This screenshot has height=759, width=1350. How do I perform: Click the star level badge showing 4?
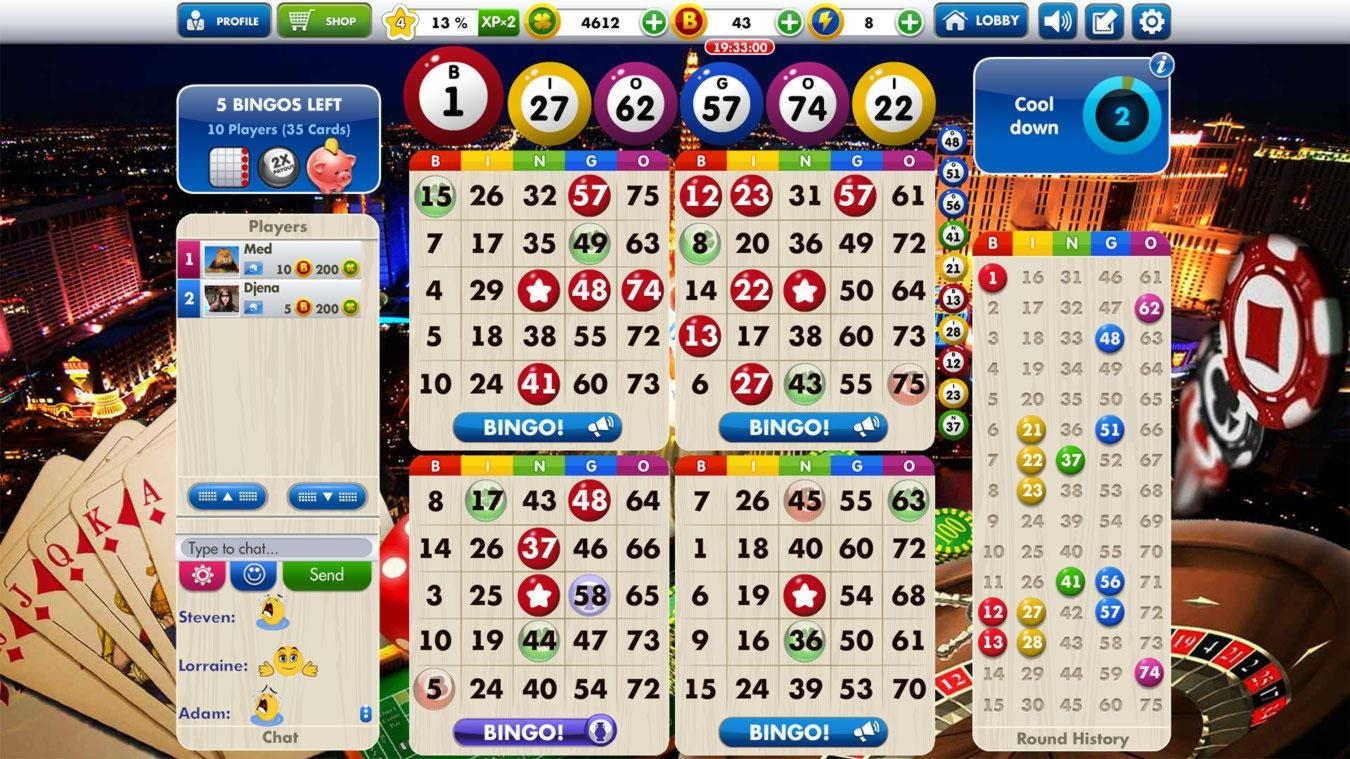[x=399, y=21]
